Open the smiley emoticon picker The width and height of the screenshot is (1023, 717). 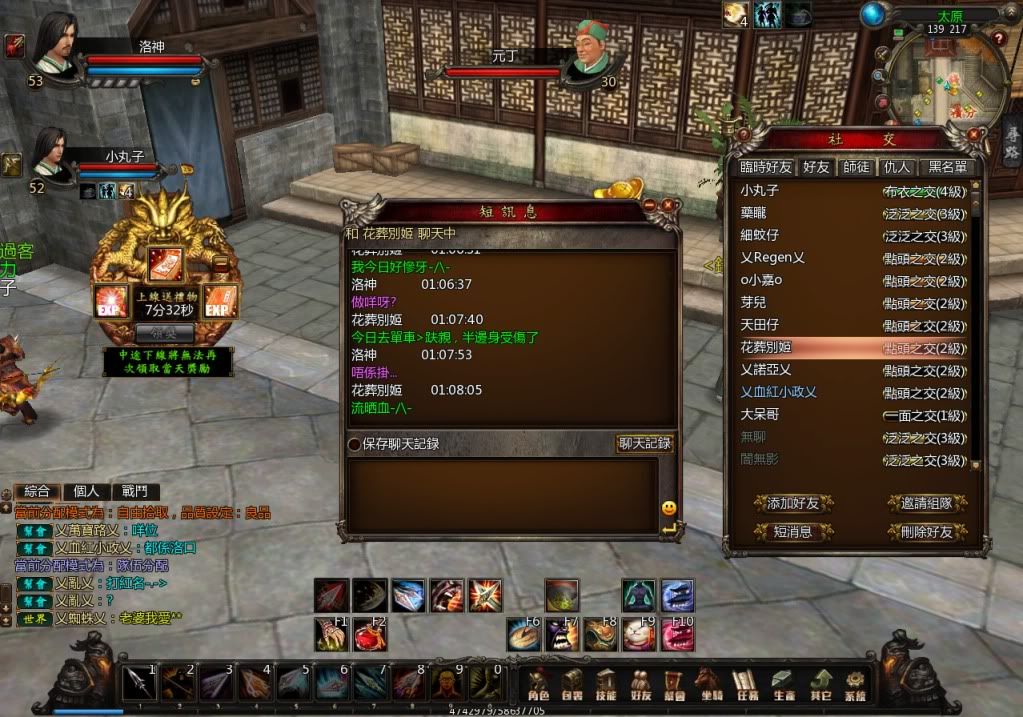(669, 508)
